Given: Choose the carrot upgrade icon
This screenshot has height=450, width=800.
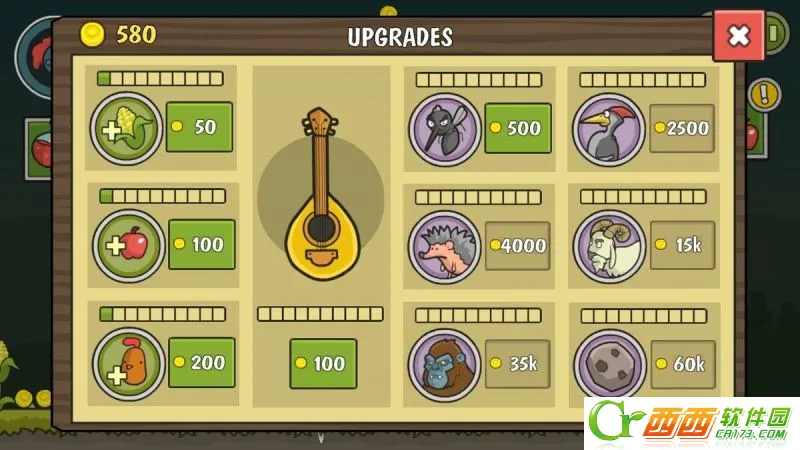Looking at the screenshot, I should click(x=128, y=363).
